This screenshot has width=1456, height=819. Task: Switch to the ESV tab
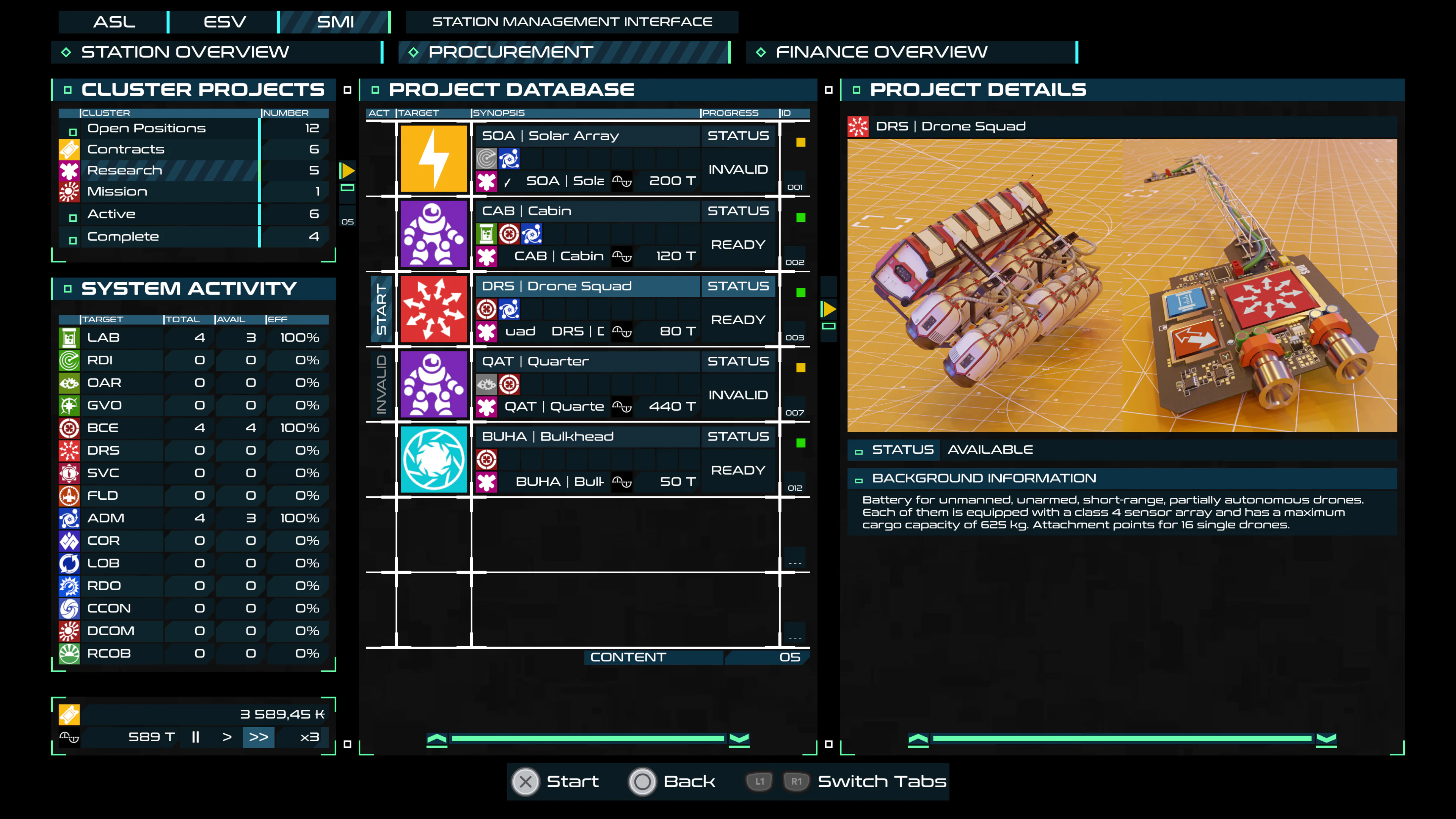[223, 22]
